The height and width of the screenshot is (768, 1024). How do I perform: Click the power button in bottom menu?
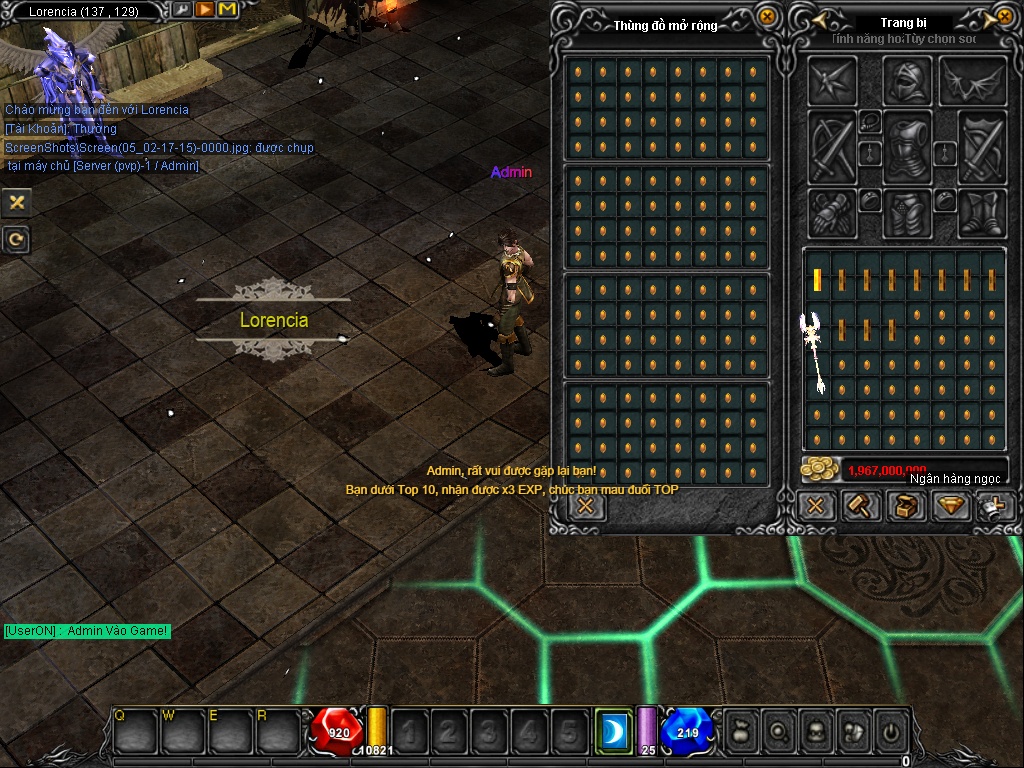[890, 731]
